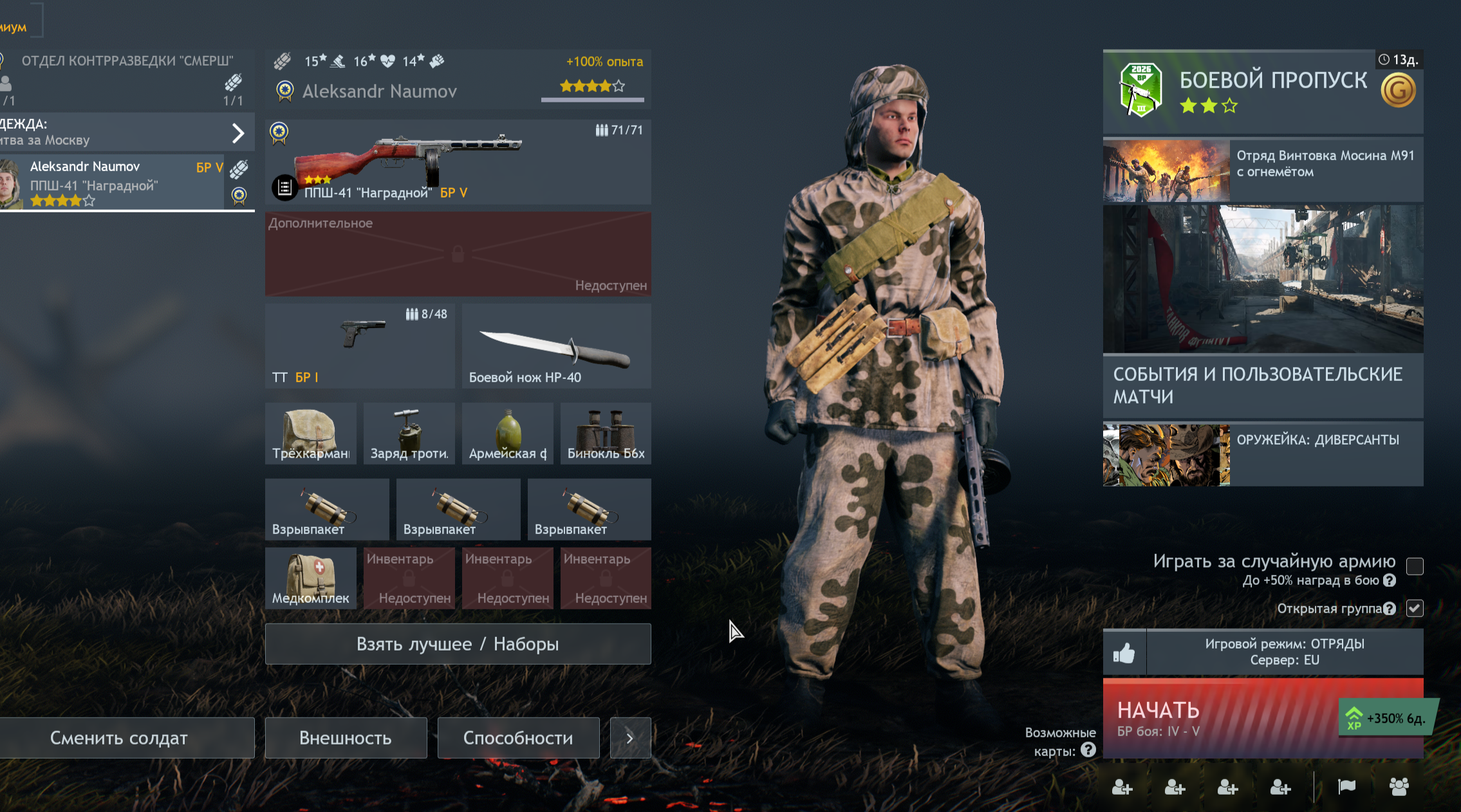Select the Заряд тротила explosive slot

[x=409, y=433]
